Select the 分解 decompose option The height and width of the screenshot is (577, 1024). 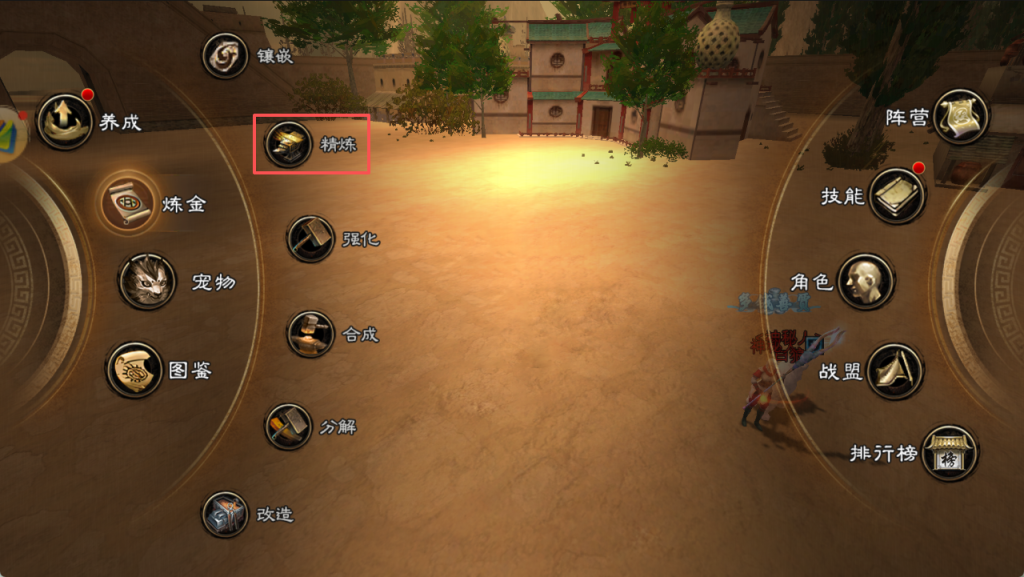pos(289,427)
